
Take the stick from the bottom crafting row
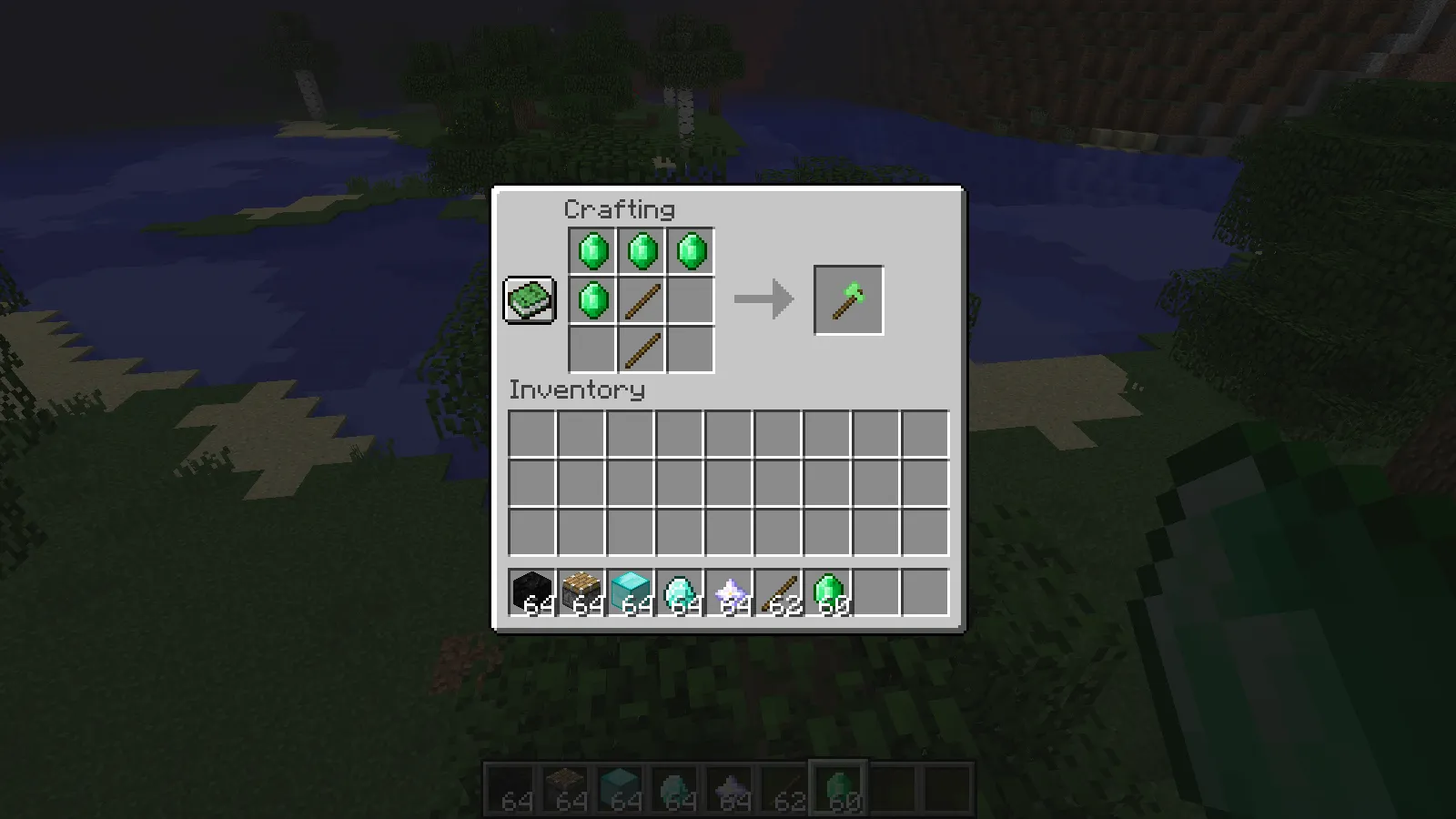(641, 349)
